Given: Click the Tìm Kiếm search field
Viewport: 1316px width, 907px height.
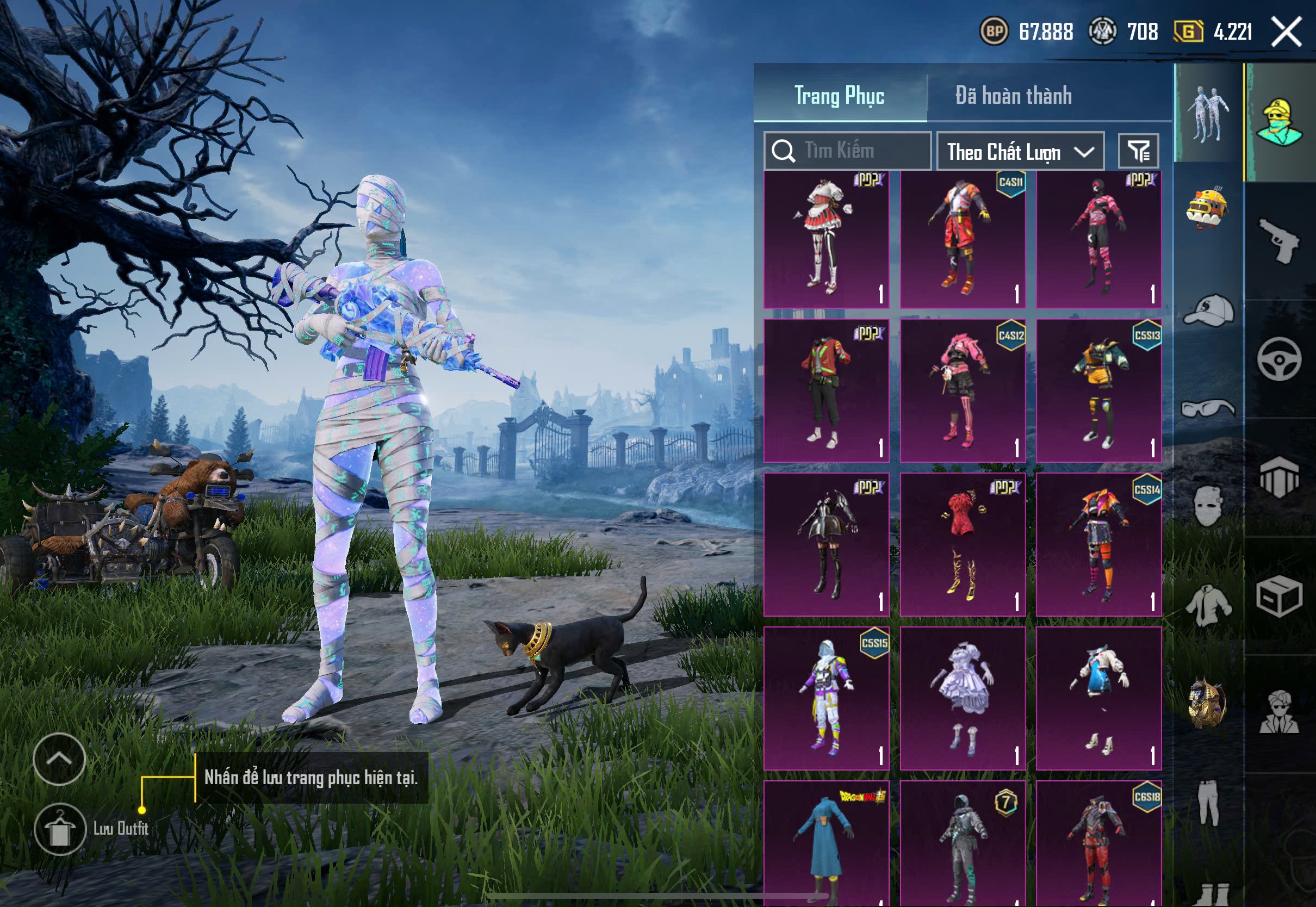Looking at the screenshot, I should [x=847, y=151].
